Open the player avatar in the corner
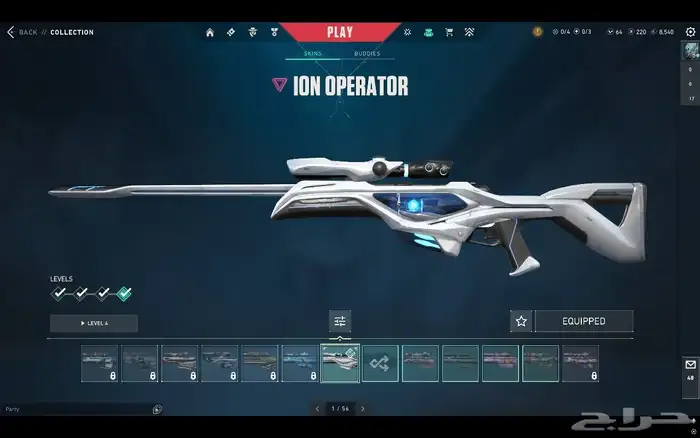Viewport: 700px width, 438px height. pyautogui.click(x=689, y=52)
